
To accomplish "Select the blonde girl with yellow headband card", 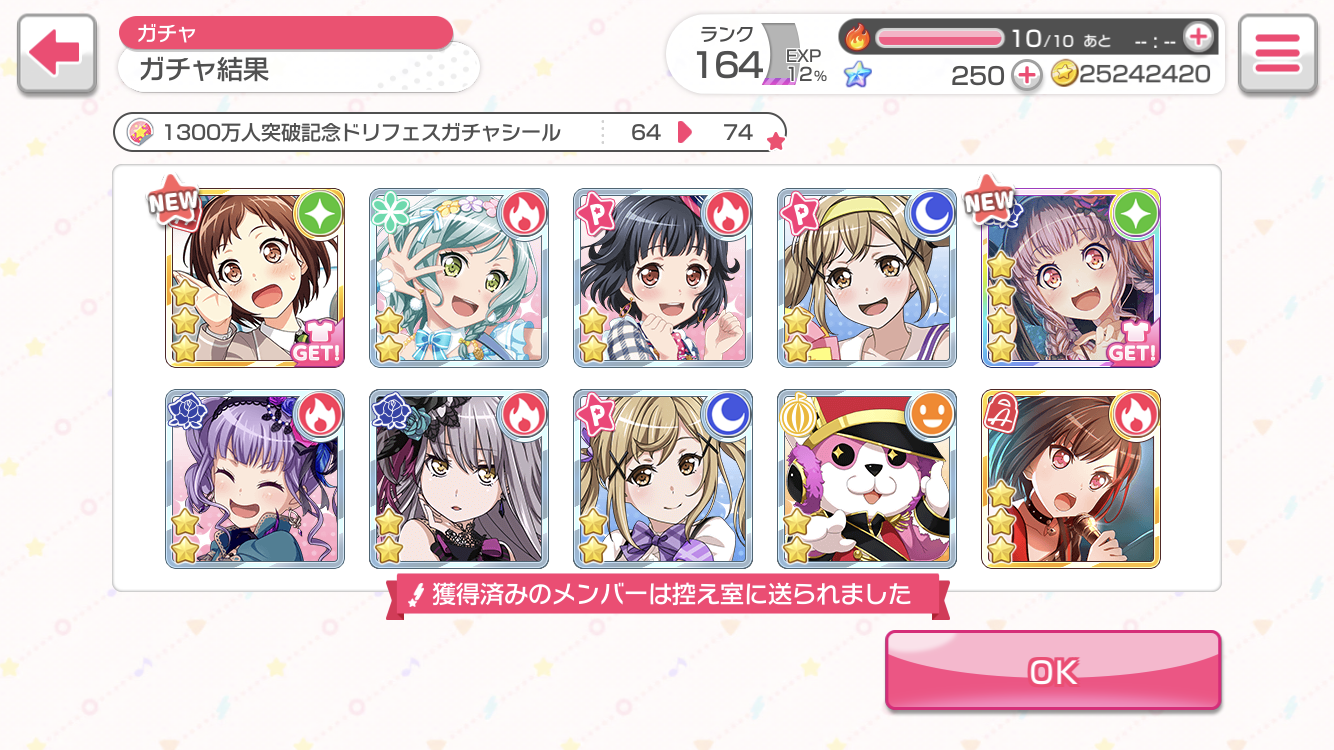I will 867,278.
